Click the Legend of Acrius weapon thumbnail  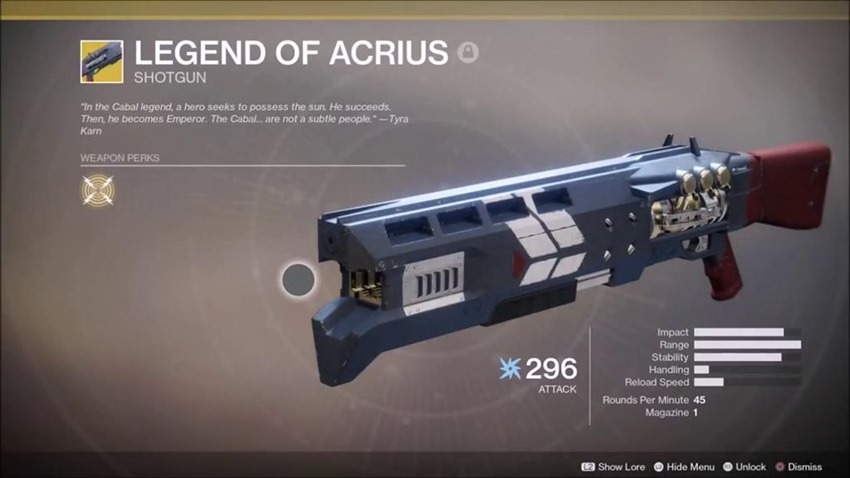(102, 61)
